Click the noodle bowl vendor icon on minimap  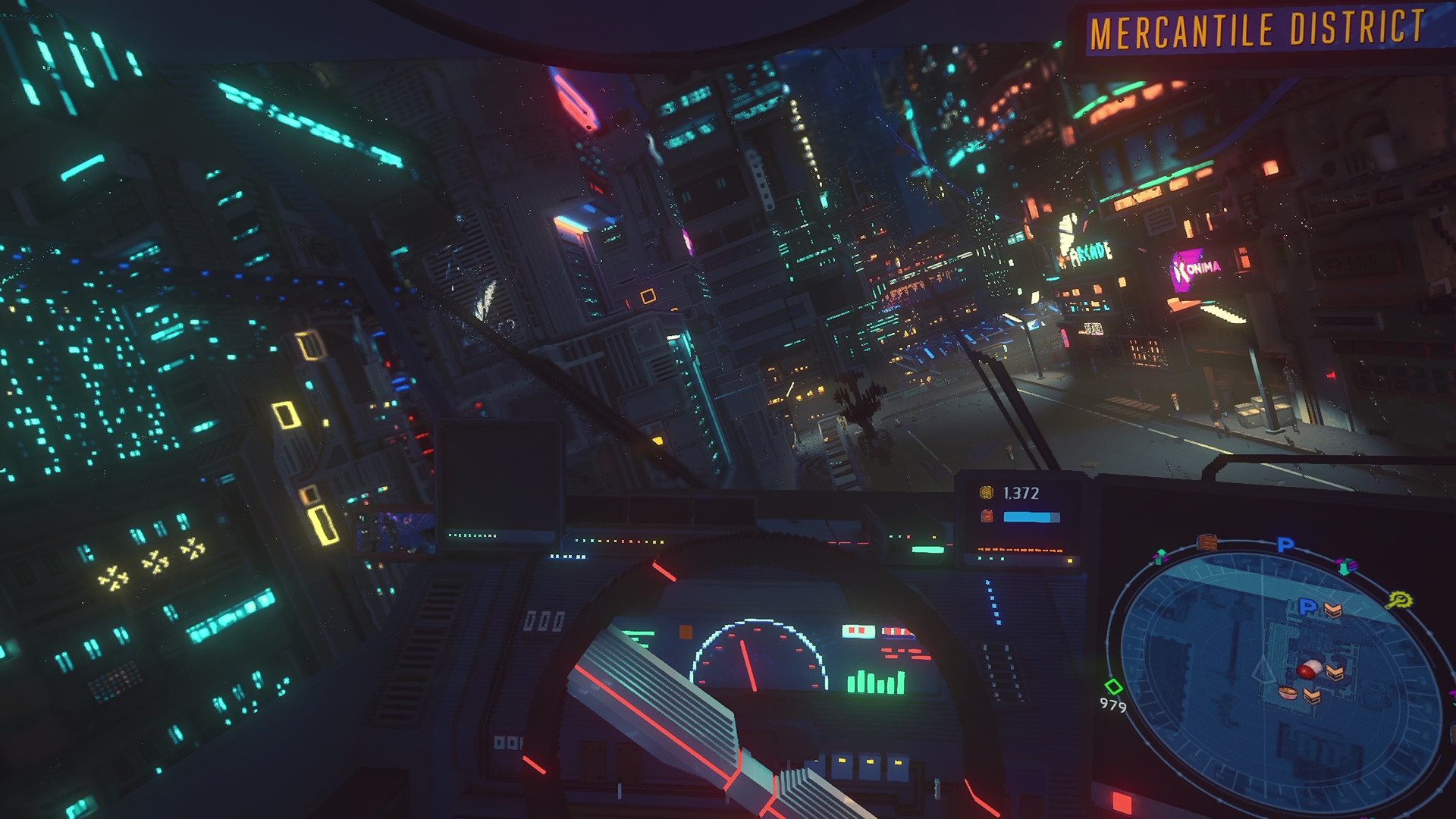pyautogui.click(x=1289, y=694)
